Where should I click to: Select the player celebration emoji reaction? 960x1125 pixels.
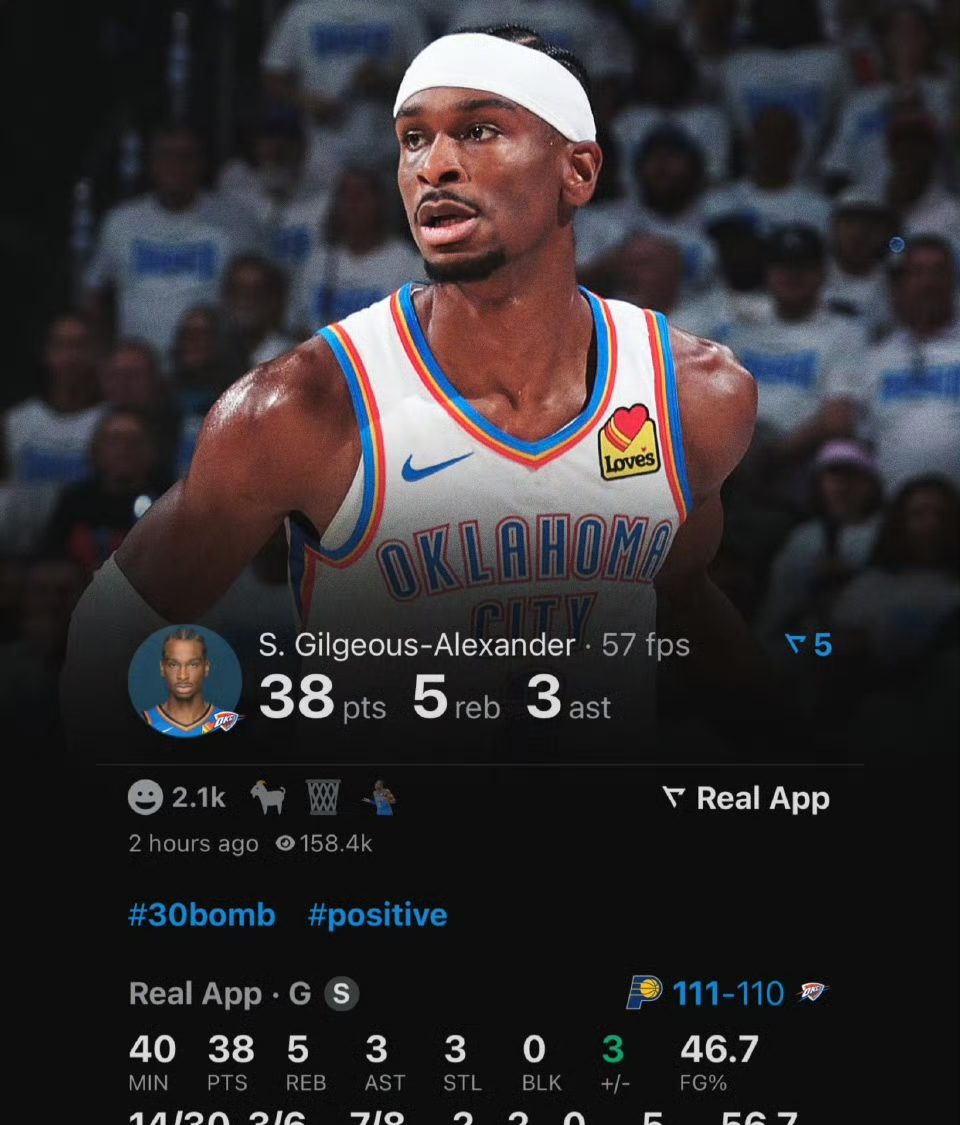click(x=380, y=797)
